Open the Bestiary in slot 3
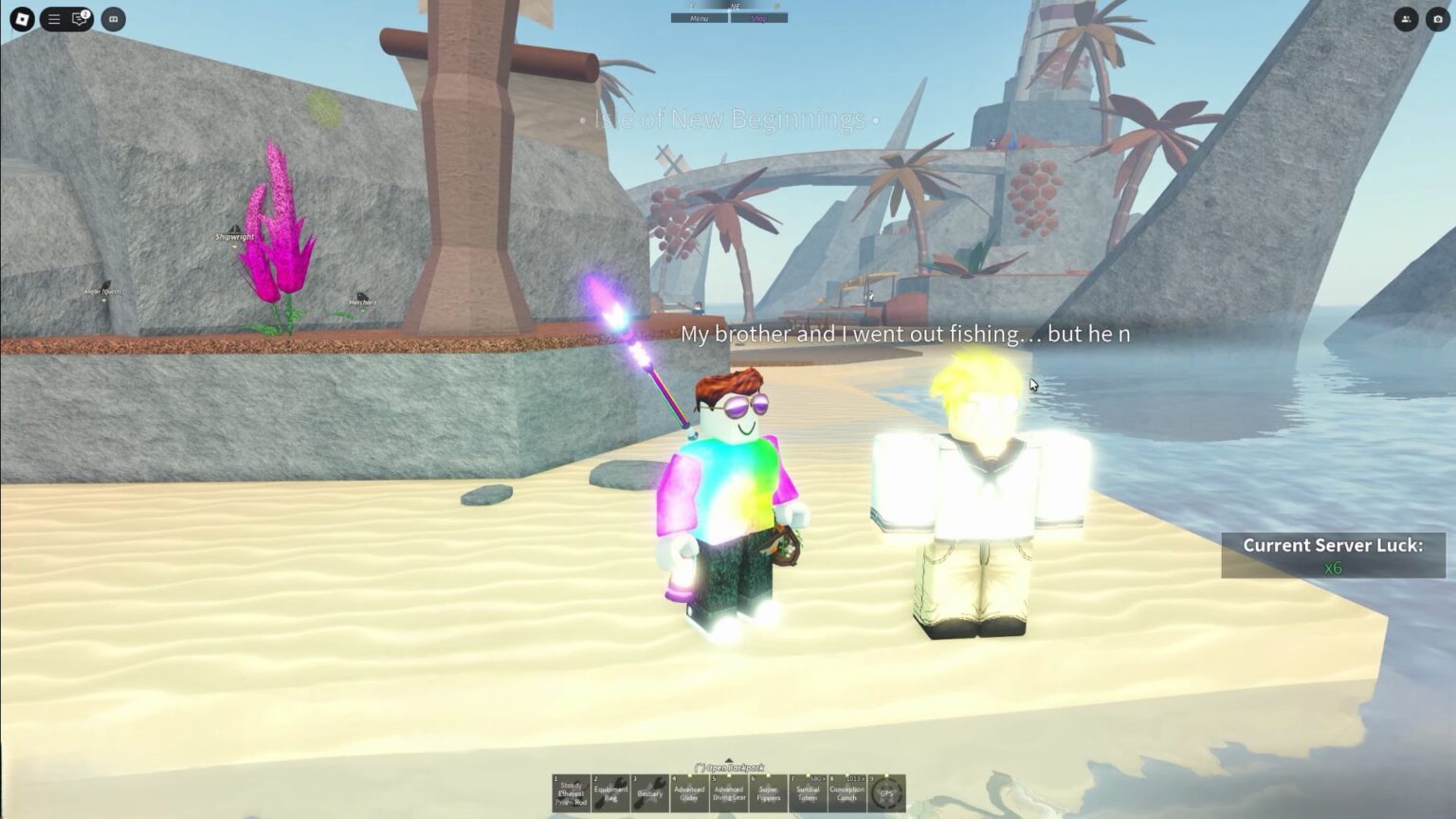1456x819 pixels. pyautogui.click(x=649, y=794)
